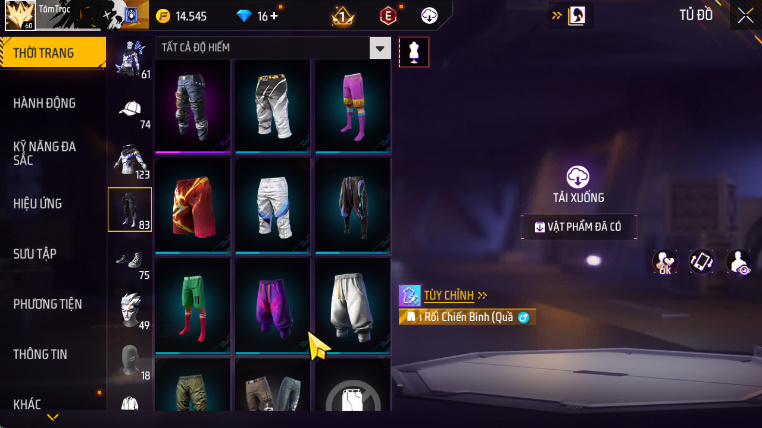Open the SƯU TẬP section

coord(34,253)
